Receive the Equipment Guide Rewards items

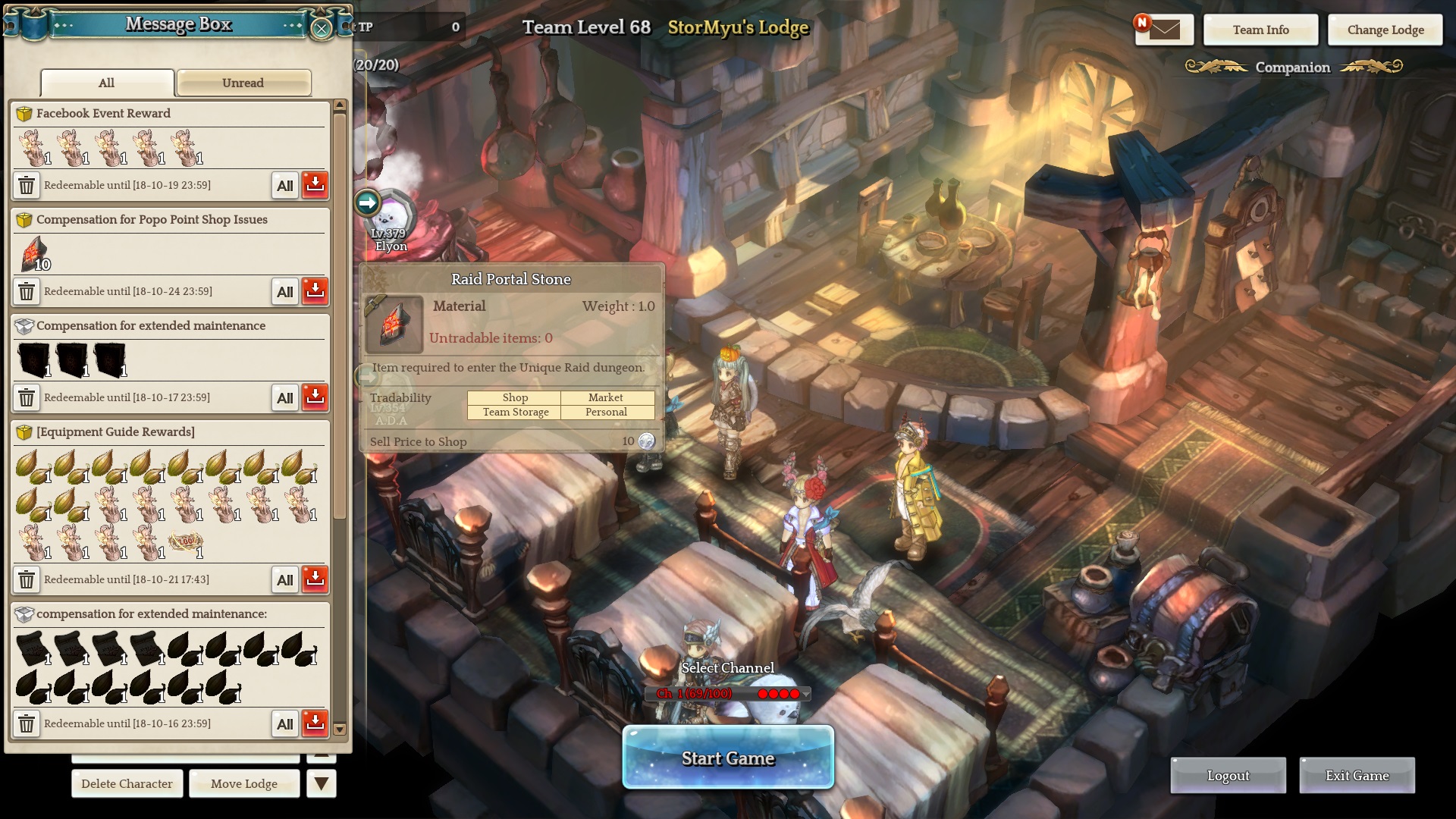(x=315, y=579)
